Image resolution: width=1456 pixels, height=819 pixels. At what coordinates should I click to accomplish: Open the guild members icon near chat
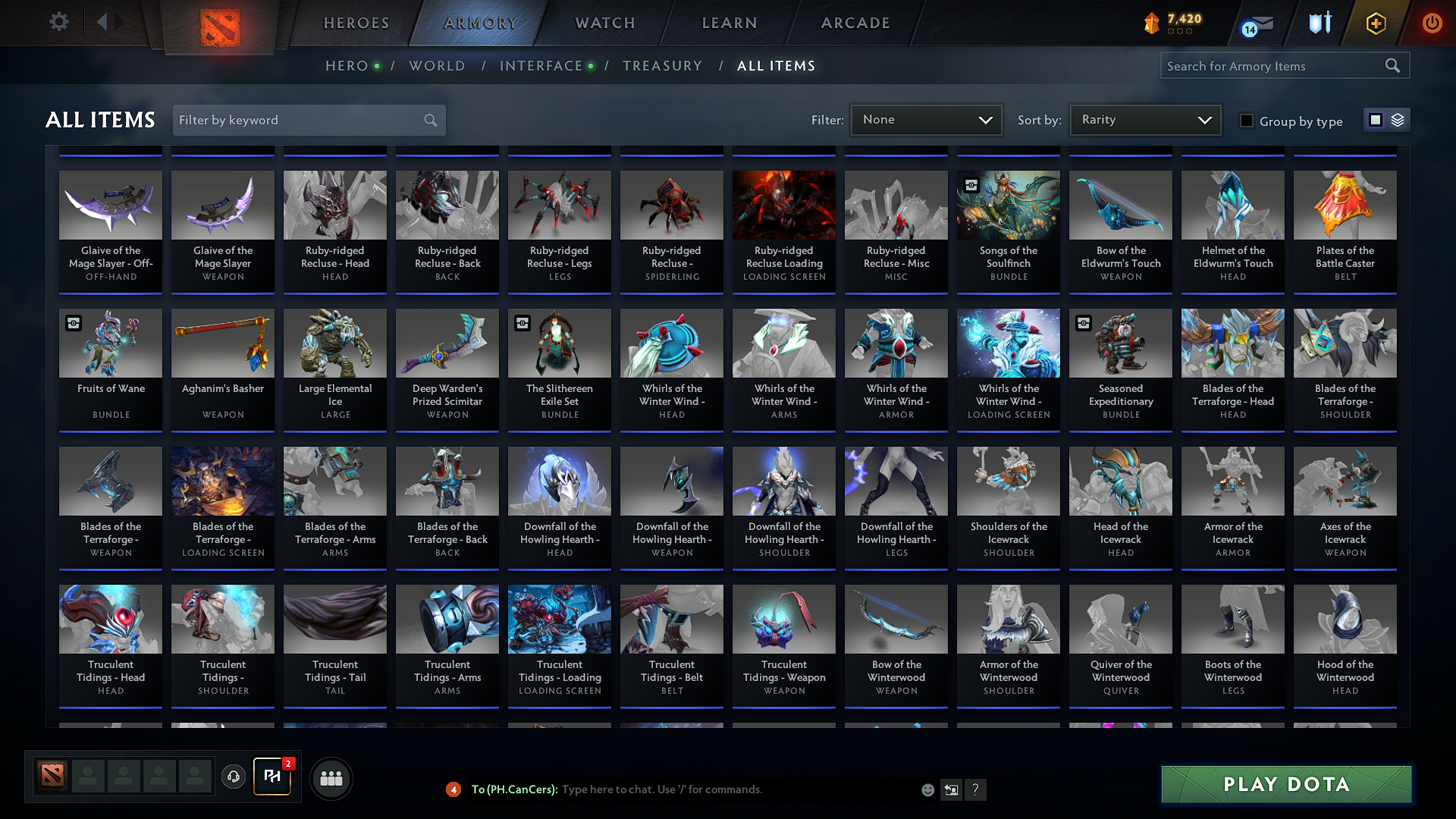tap(331, 777)
